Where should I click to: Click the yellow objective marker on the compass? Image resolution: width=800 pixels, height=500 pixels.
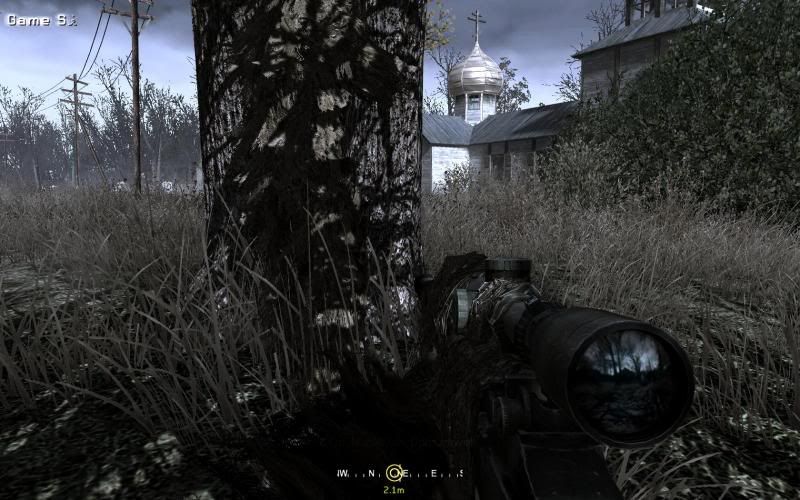pos(395,473)
